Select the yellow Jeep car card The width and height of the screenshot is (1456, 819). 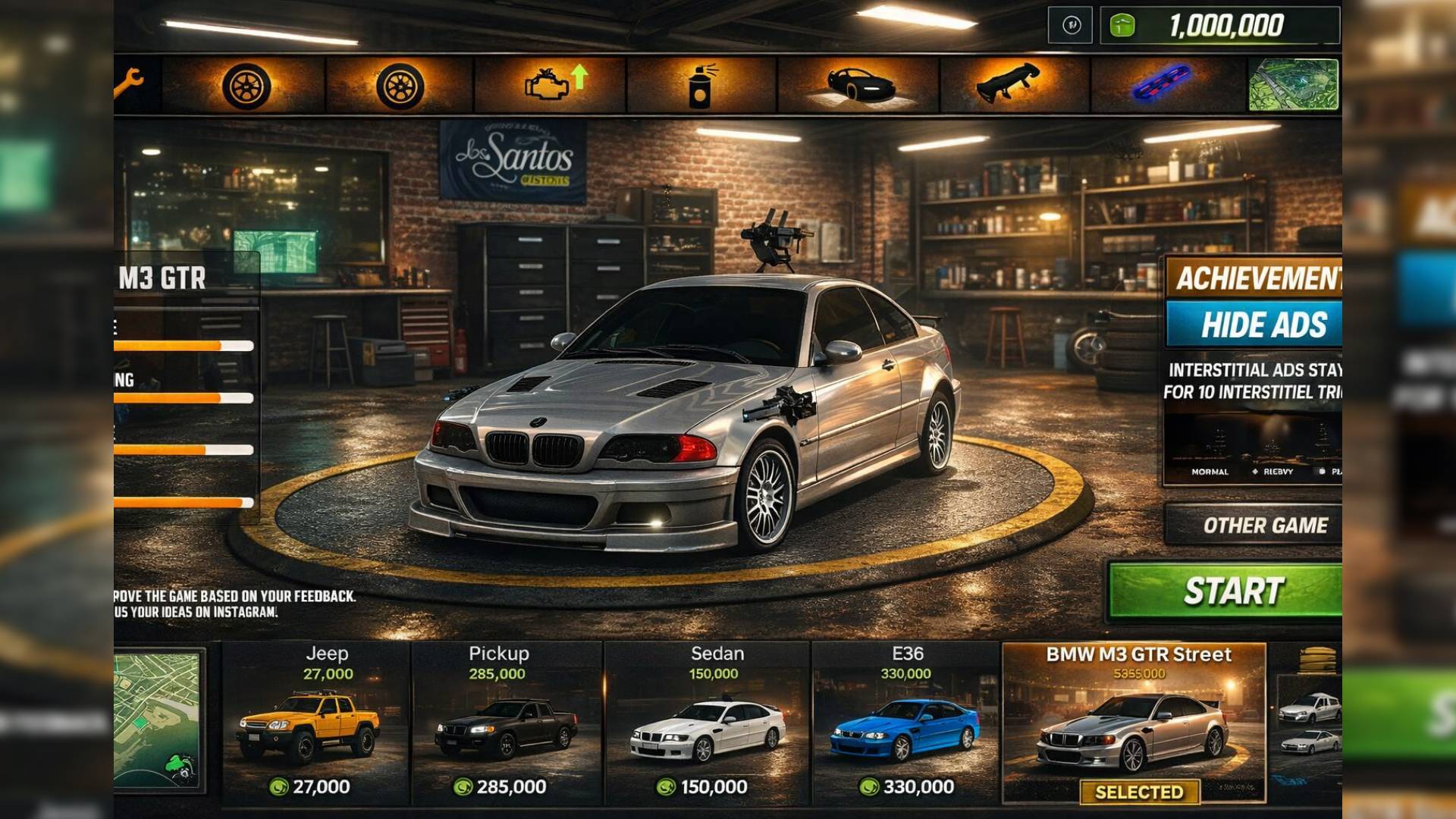click(x=315, y=724)
